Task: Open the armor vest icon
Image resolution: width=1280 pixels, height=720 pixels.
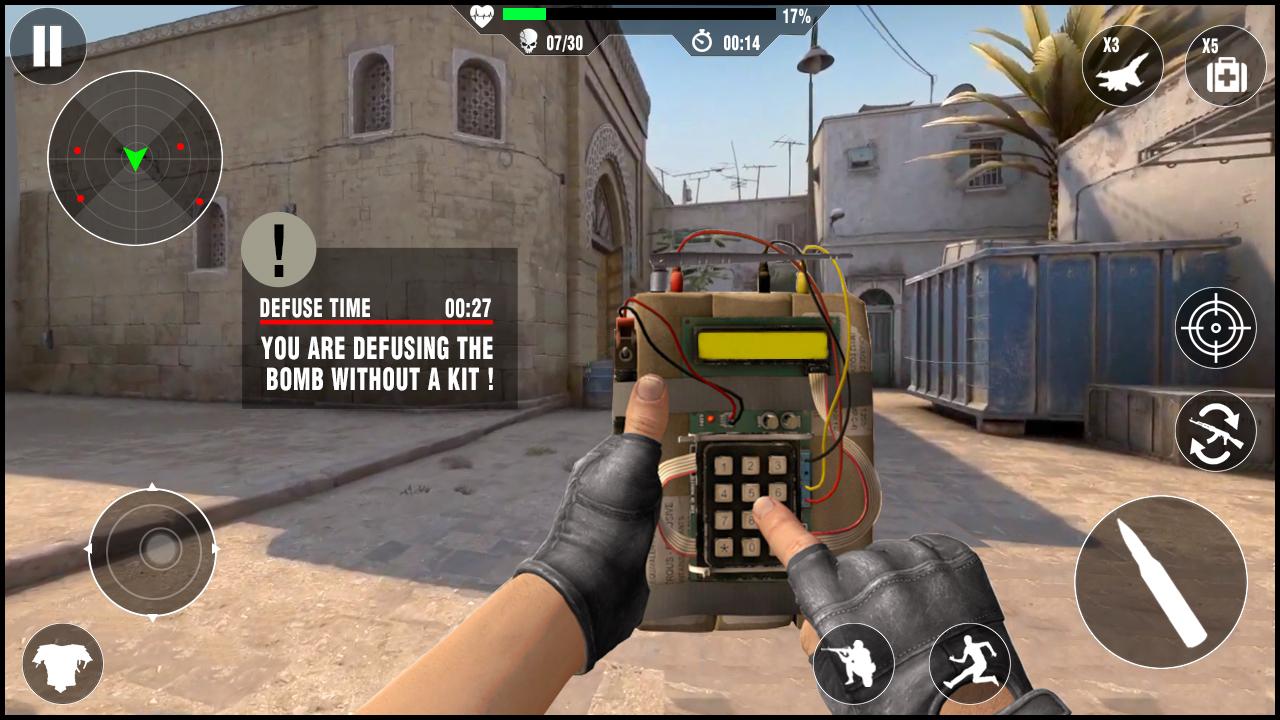Action: pyautogui.click(x=63, y=663)
